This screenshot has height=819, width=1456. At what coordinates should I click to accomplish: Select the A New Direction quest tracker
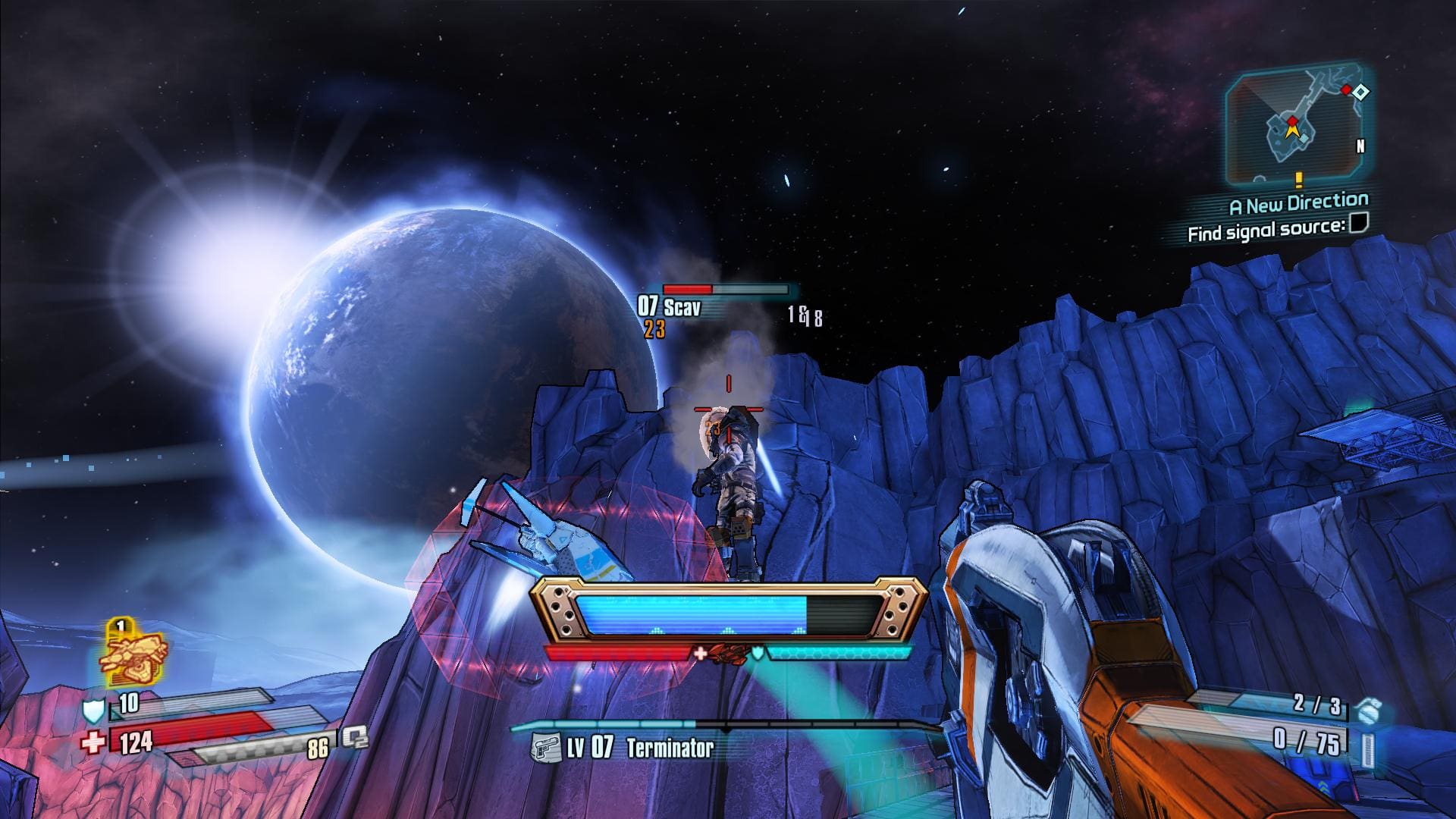coord(1298,203)
